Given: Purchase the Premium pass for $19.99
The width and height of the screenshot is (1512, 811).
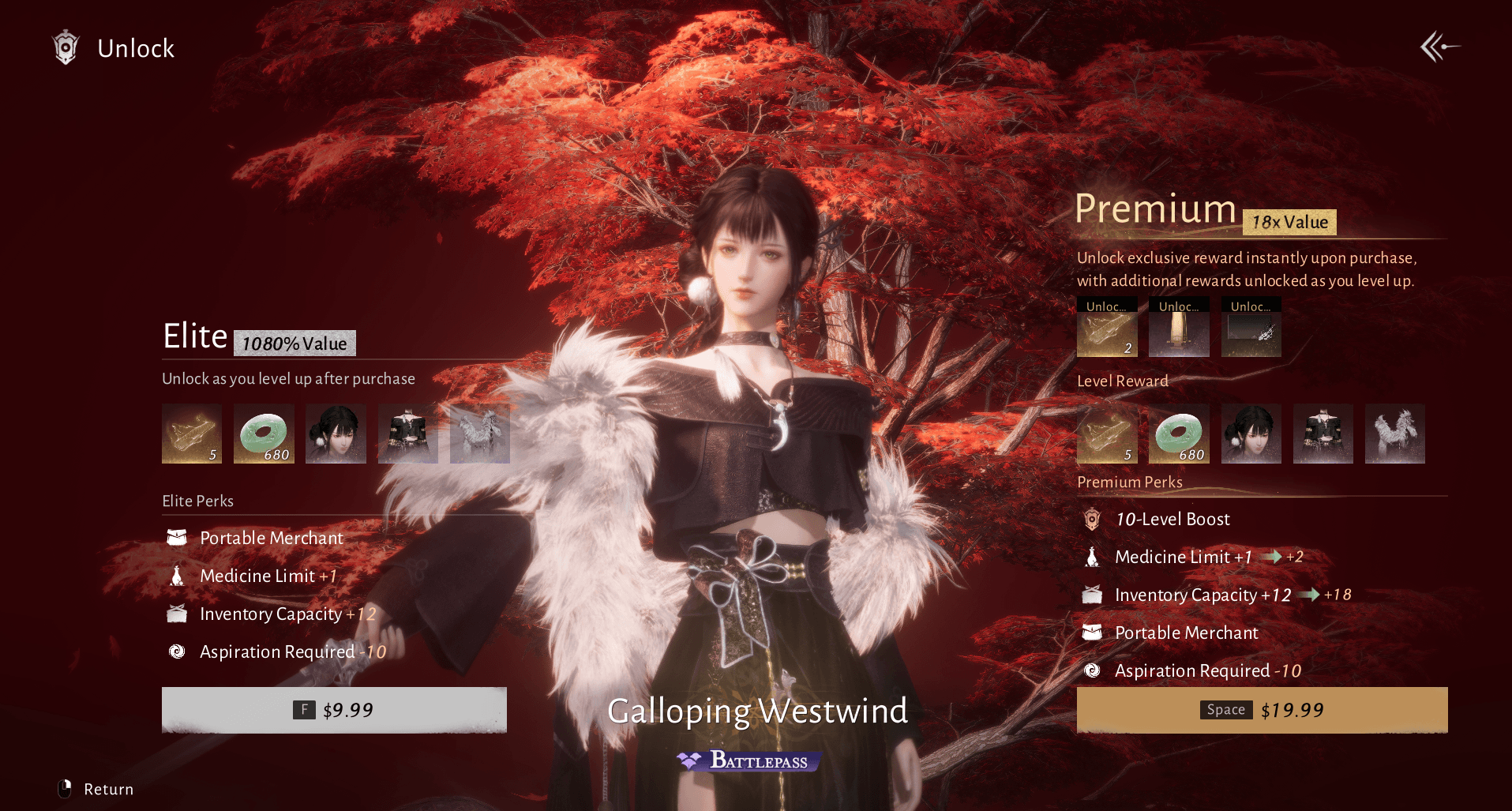Looking at the screenshot, I should click(1262, 710).
